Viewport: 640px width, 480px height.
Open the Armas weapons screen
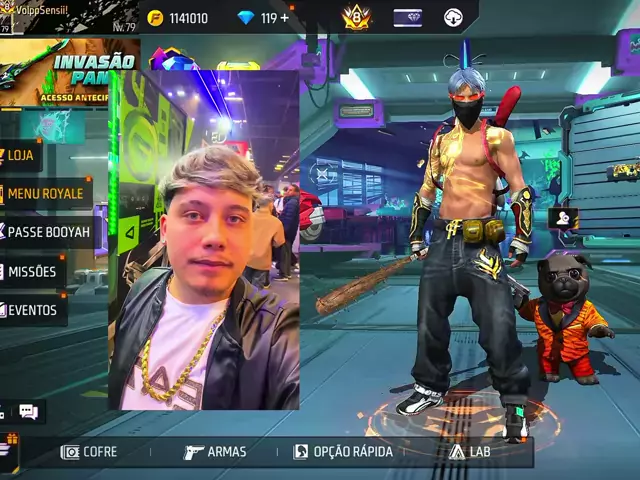(215, 452)
